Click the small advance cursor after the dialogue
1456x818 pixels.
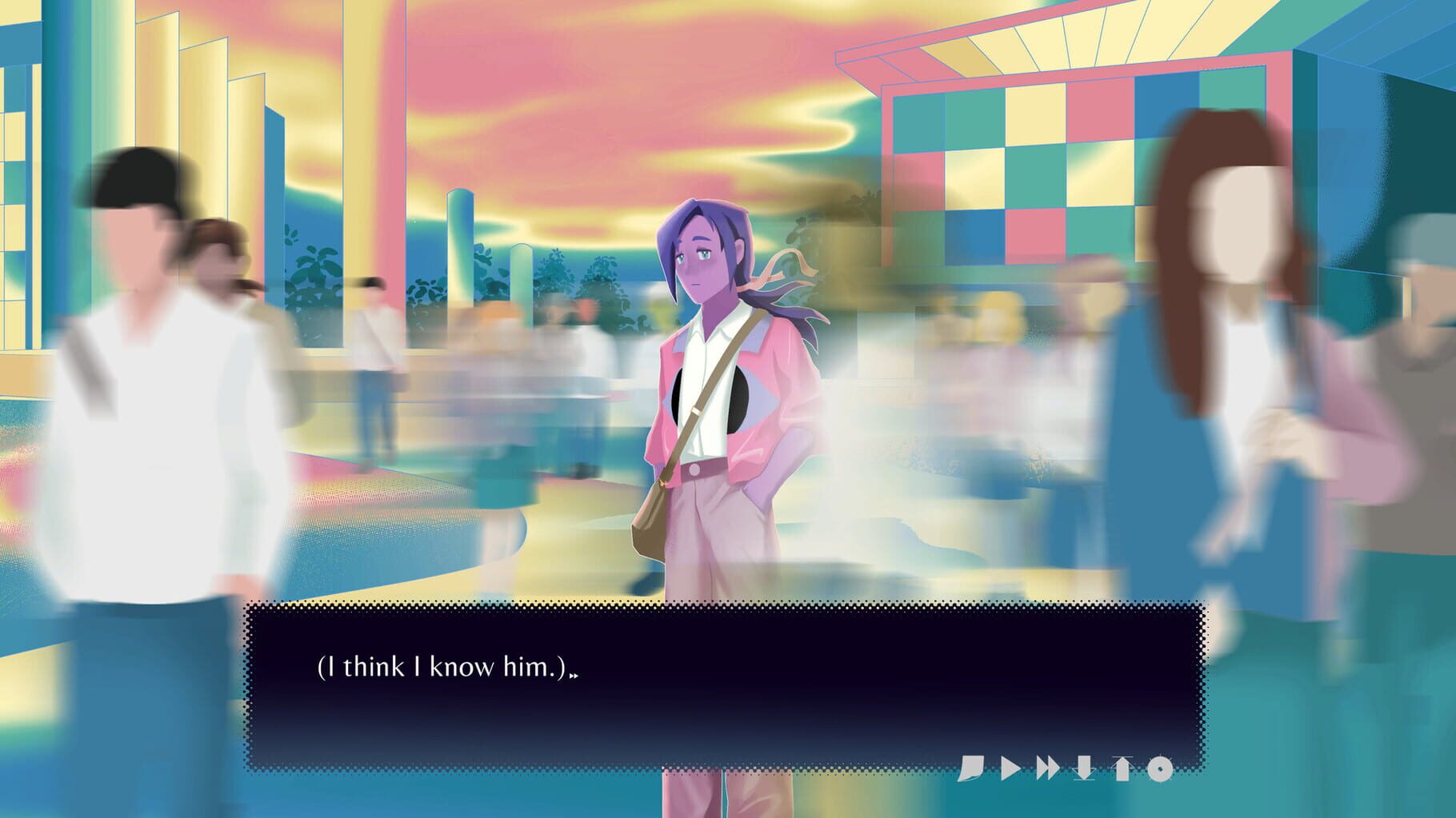pos(574,675)
